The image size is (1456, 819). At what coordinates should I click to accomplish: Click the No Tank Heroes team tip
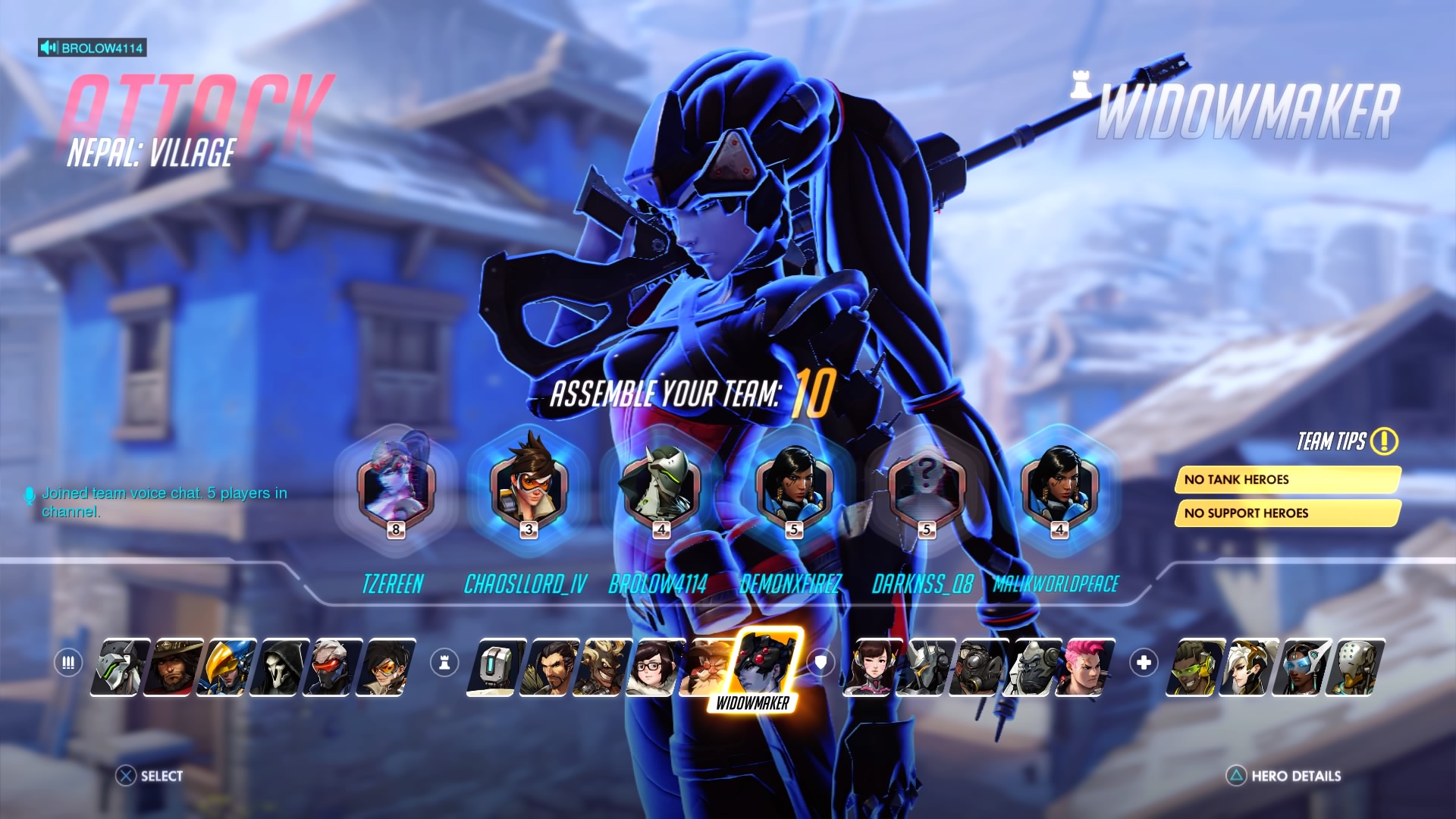pyautogui.click(x=1286, y=479)
